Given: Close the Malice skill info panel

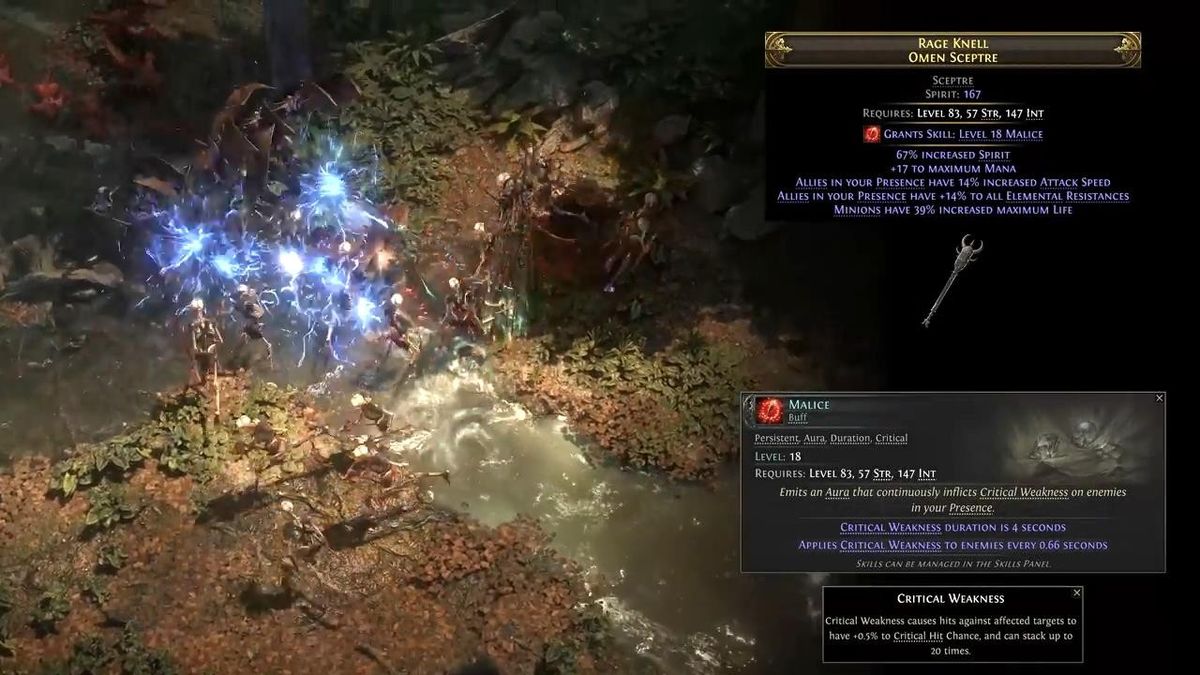Looking at the screenshot, I should click(x=1159, y=398).
